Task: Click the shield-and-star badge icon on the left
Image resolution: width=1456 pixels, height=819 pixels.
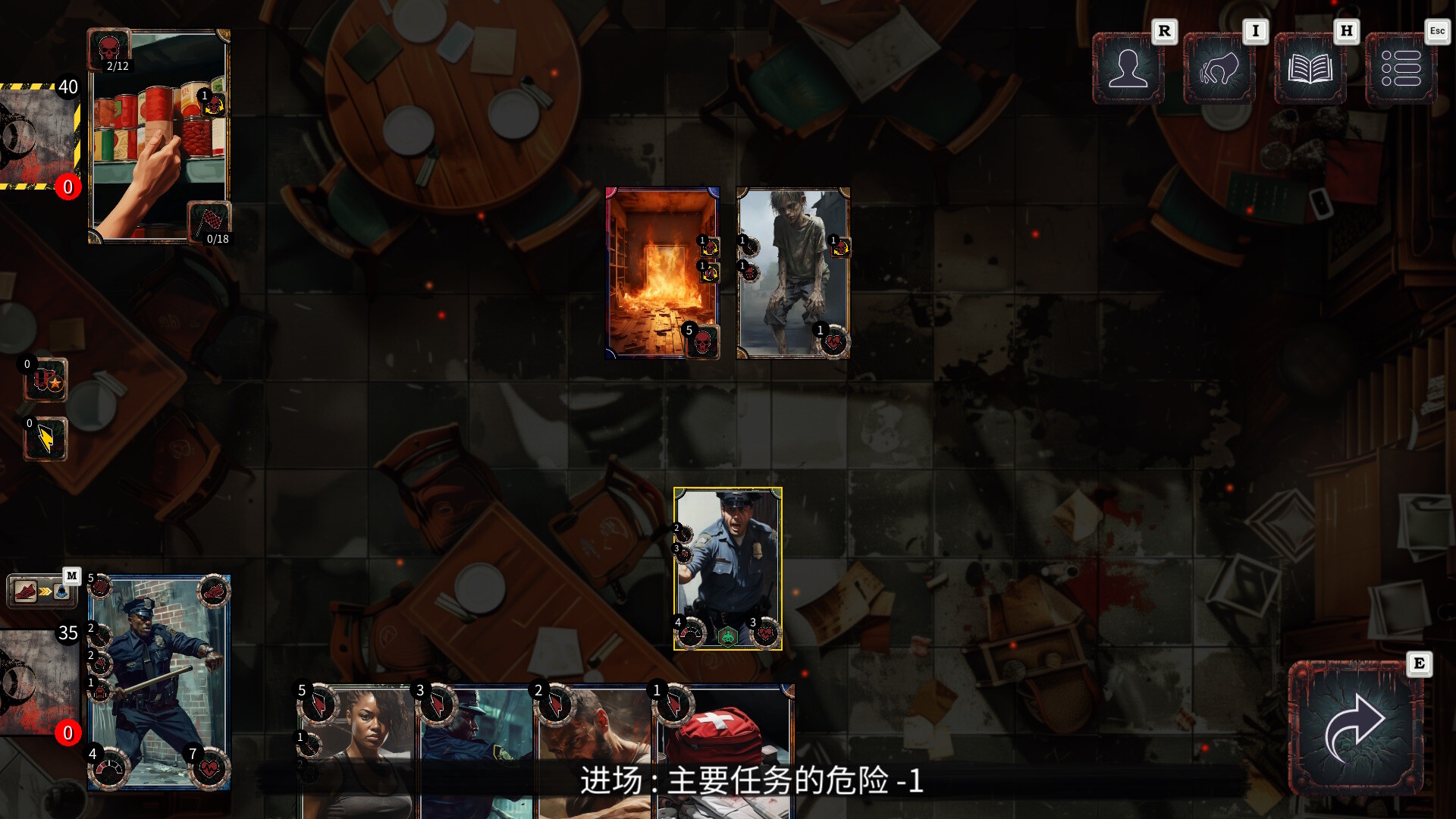Action: (45, 379)
